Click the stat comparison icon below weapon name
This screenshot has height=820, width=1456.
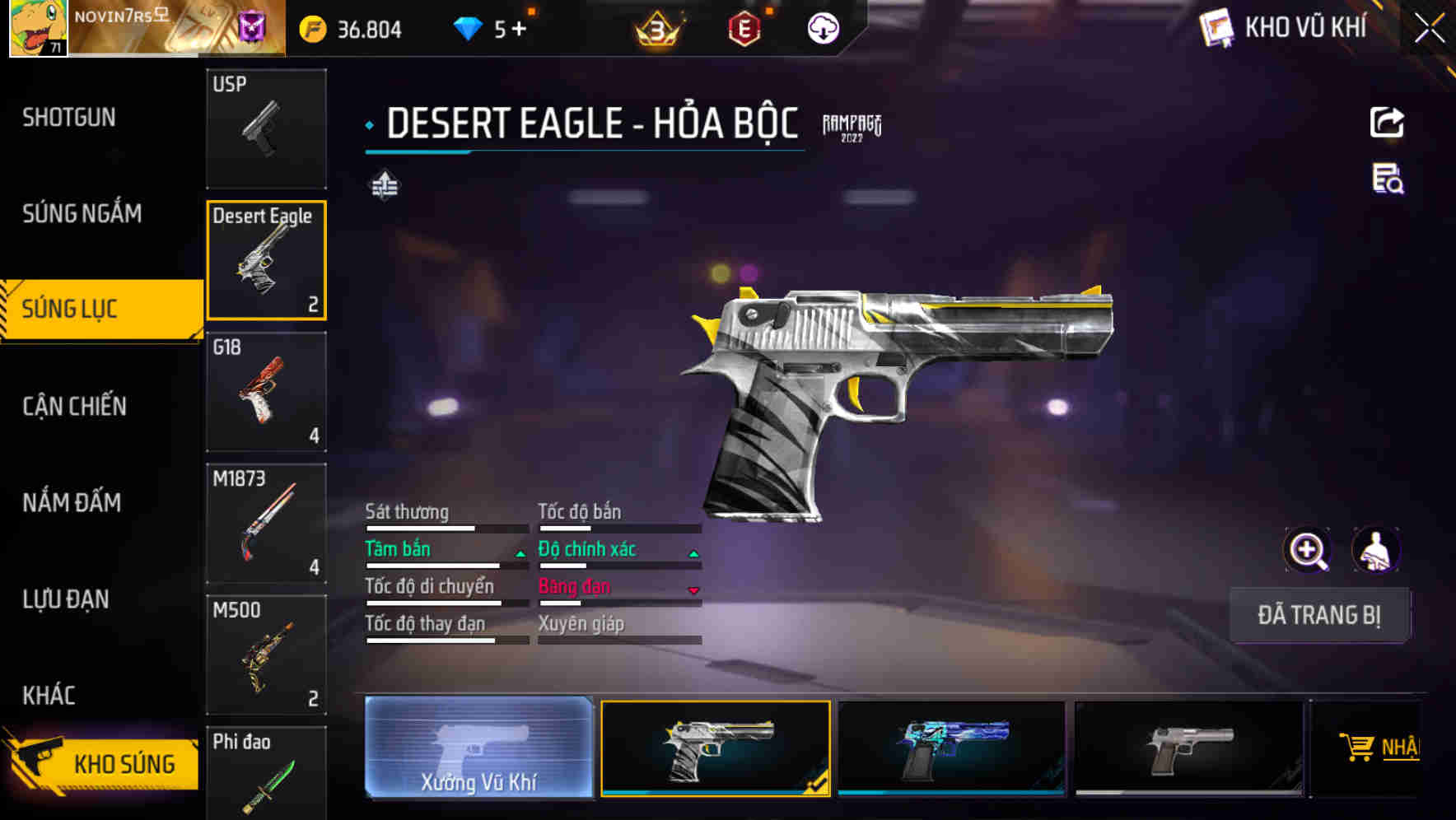click(384, 187)
